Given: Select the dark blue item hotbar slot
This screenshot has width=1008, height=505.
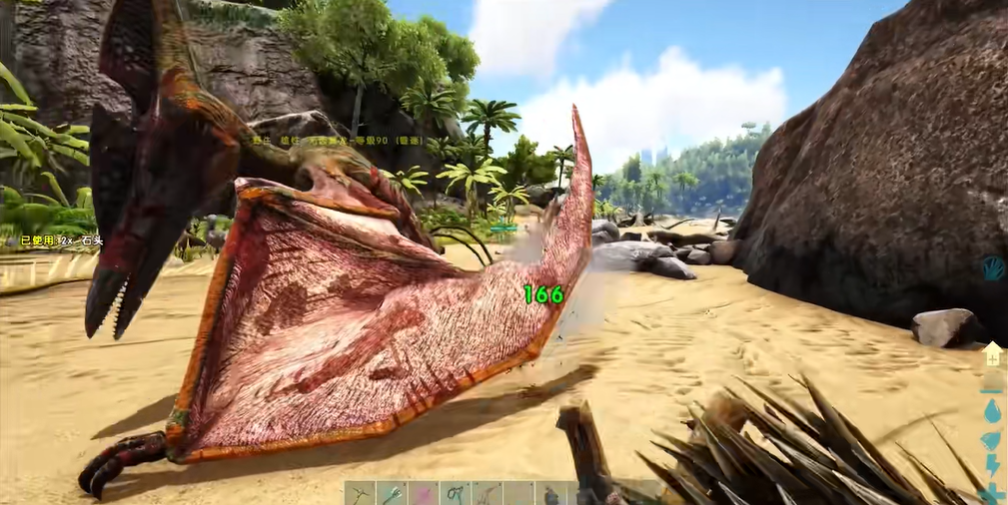Looking at the screenshot, I should click(550, 494).
